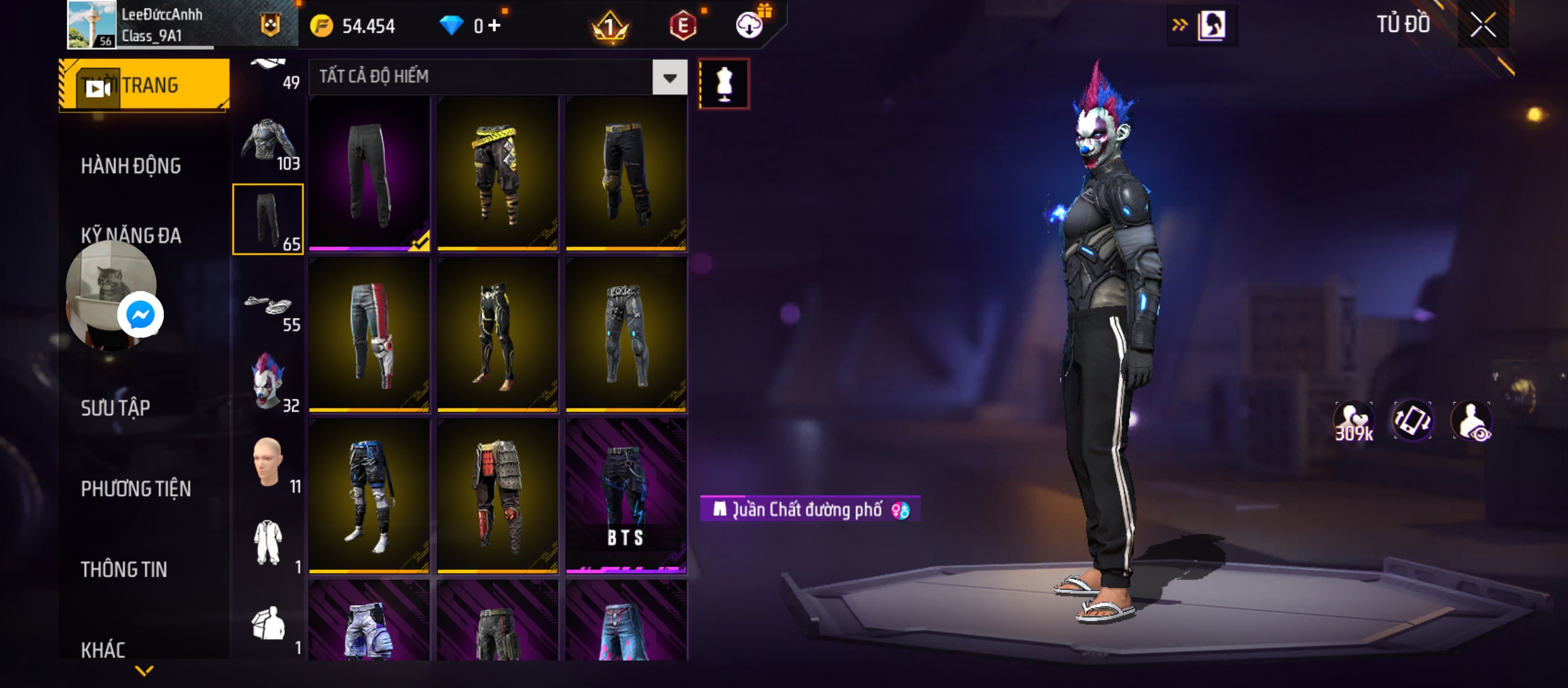Choose the pants category with 65 items
The height and width of the screenshot is (688, 1568).
pos(268,219)
